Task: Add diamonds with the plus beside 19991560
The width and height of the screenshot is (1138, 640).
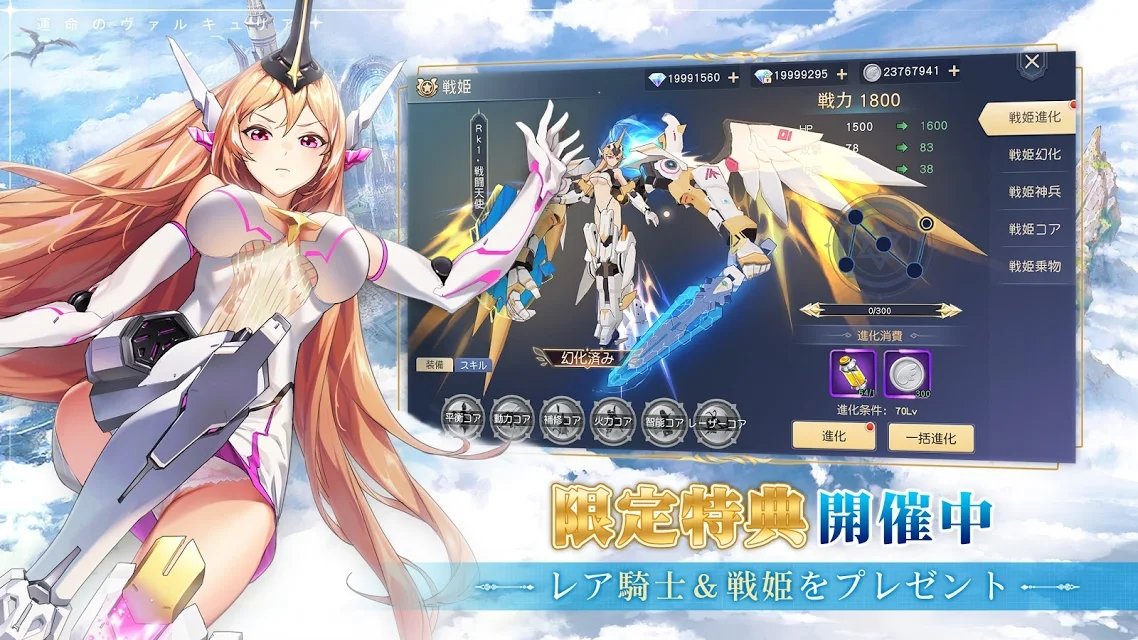Action: tap(733, 77)
